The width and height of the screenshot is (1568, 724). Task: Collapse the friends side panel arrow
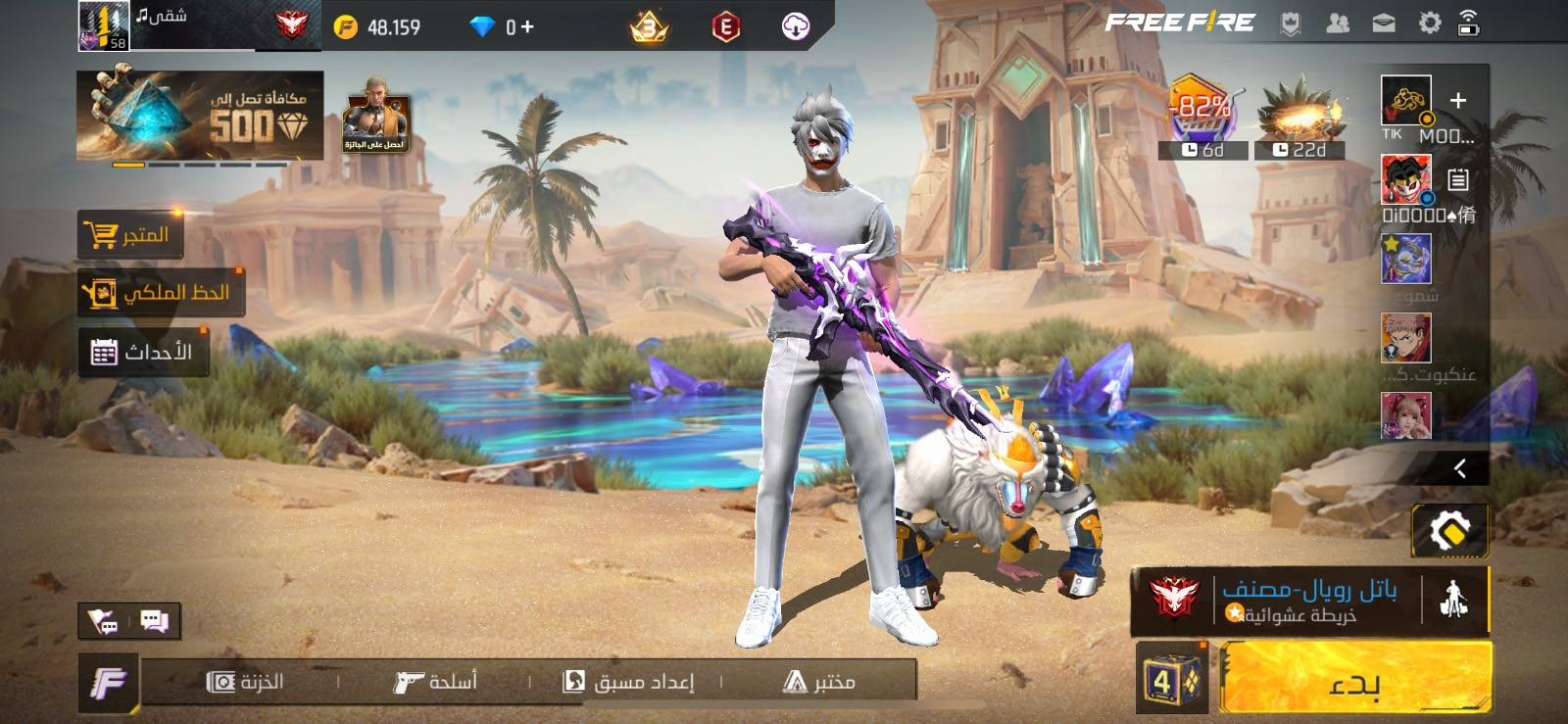(1459, 468)
